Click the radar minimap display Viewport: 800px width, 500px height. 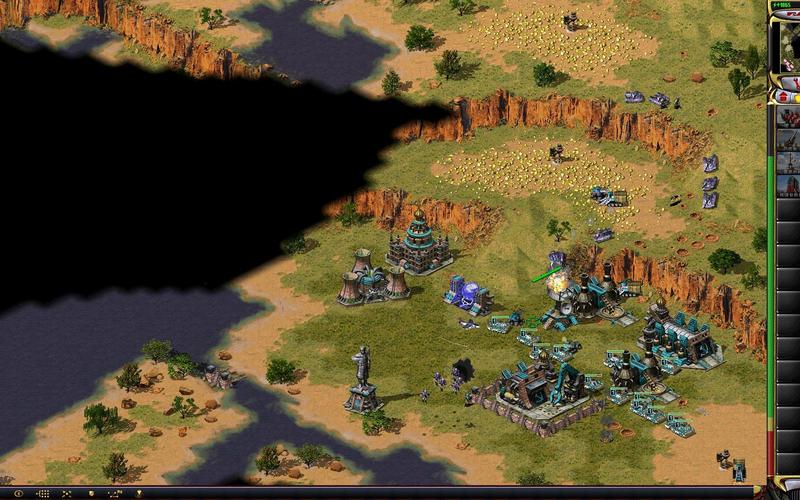tap(788, 45)
